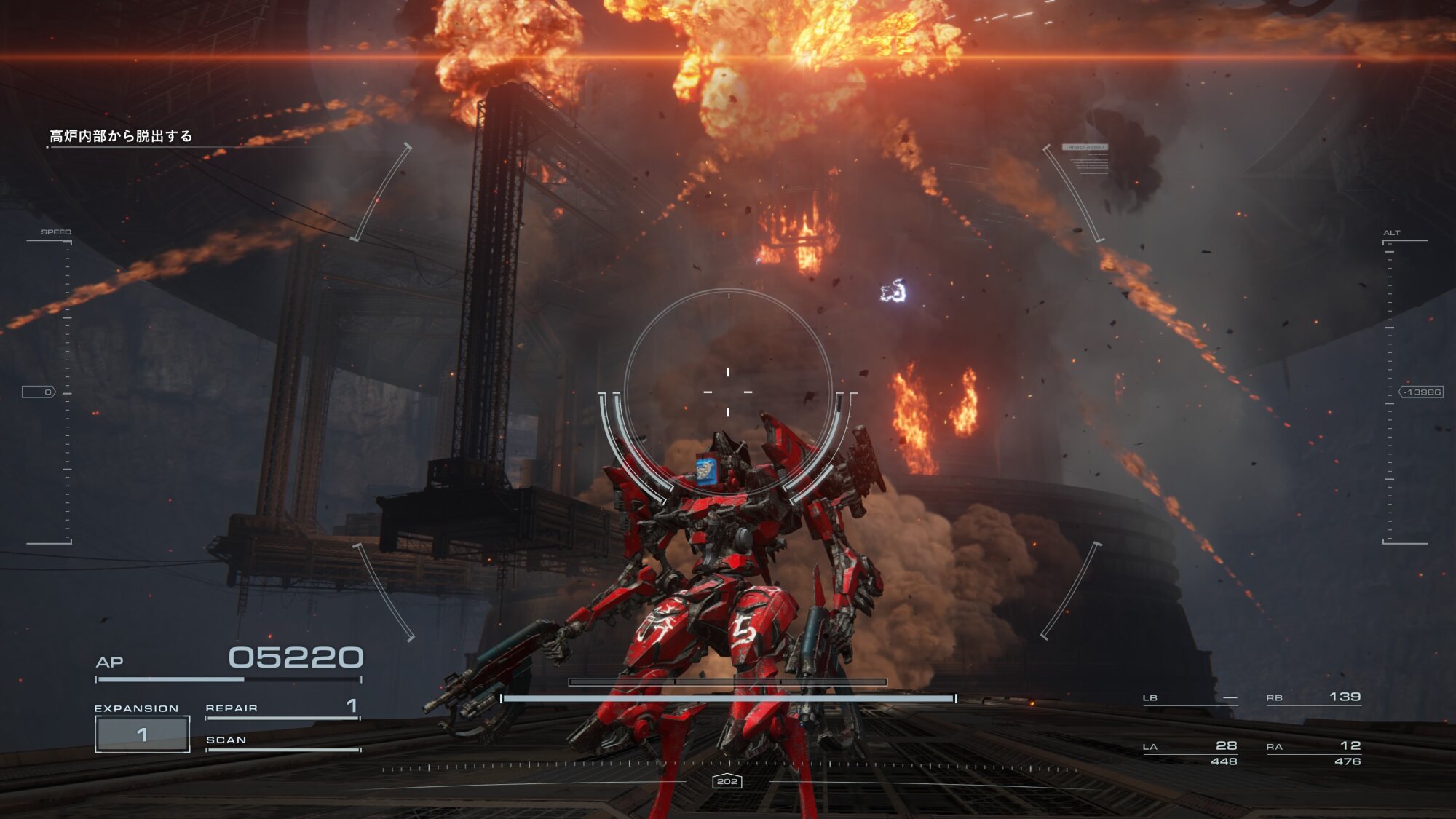1456x819 pixels.
Task: Use the Repair kit indicator
Action: tap(282, 708)
